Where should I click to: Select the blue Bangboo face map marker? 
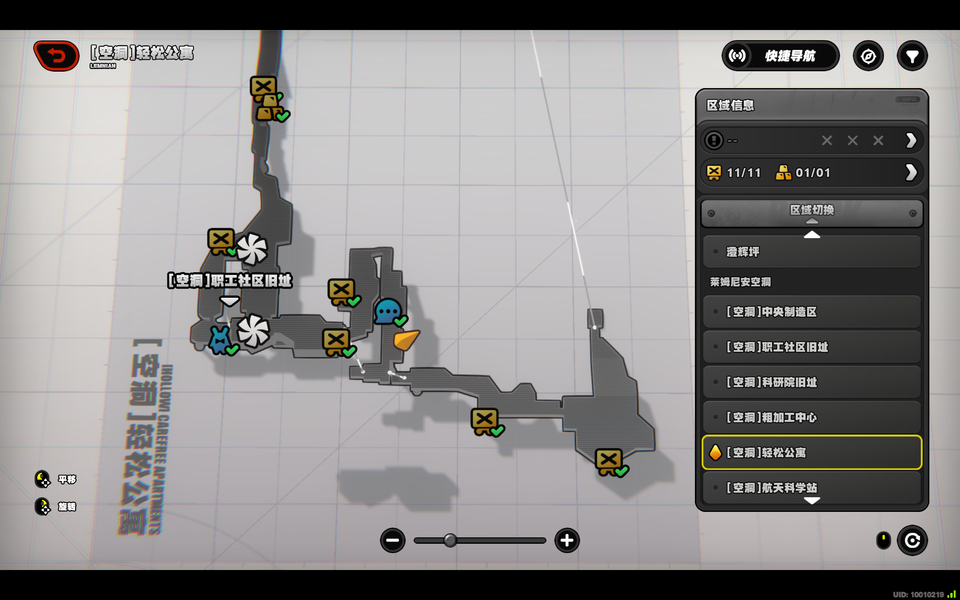pyautogui.click(x=387, y=311)
